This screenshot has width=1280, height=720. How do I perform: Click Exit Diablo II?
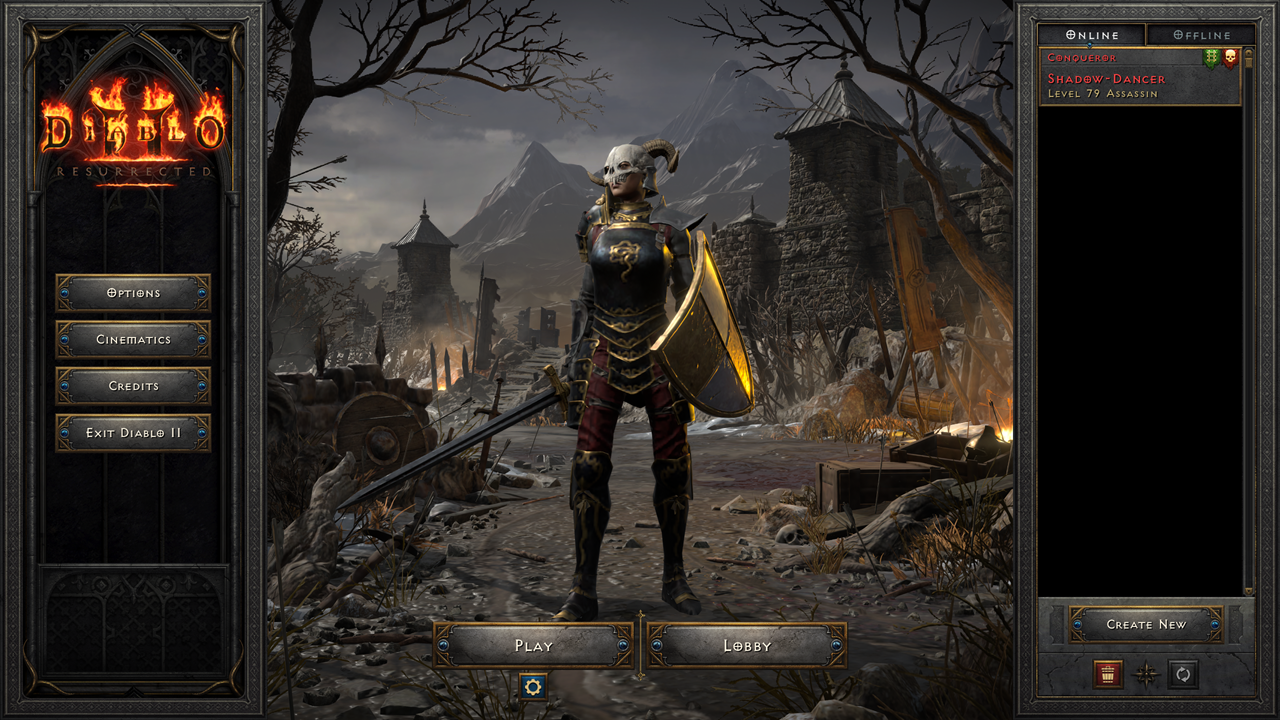(133, 432)
